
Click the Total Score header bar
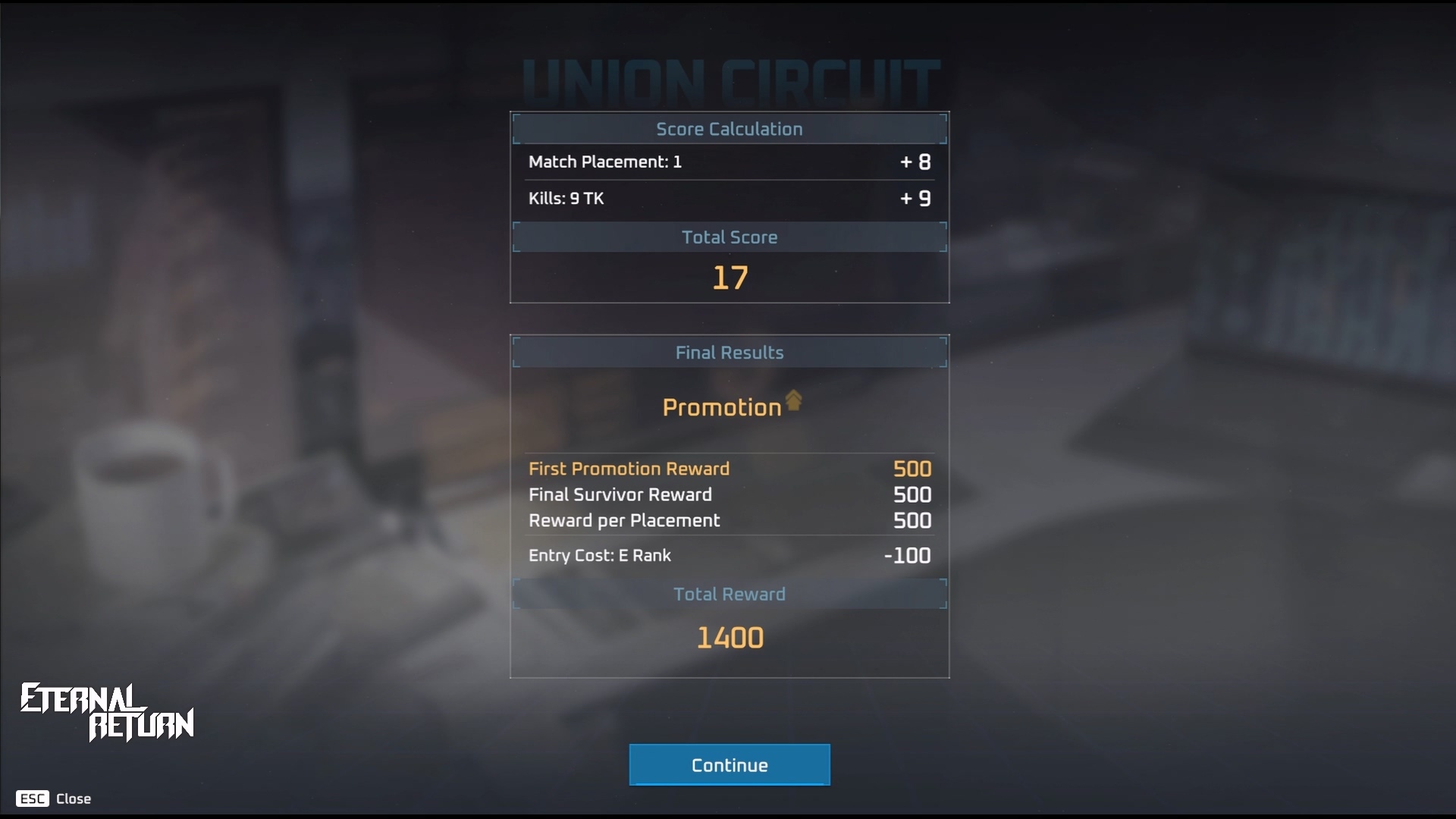[x=728, y=237]
